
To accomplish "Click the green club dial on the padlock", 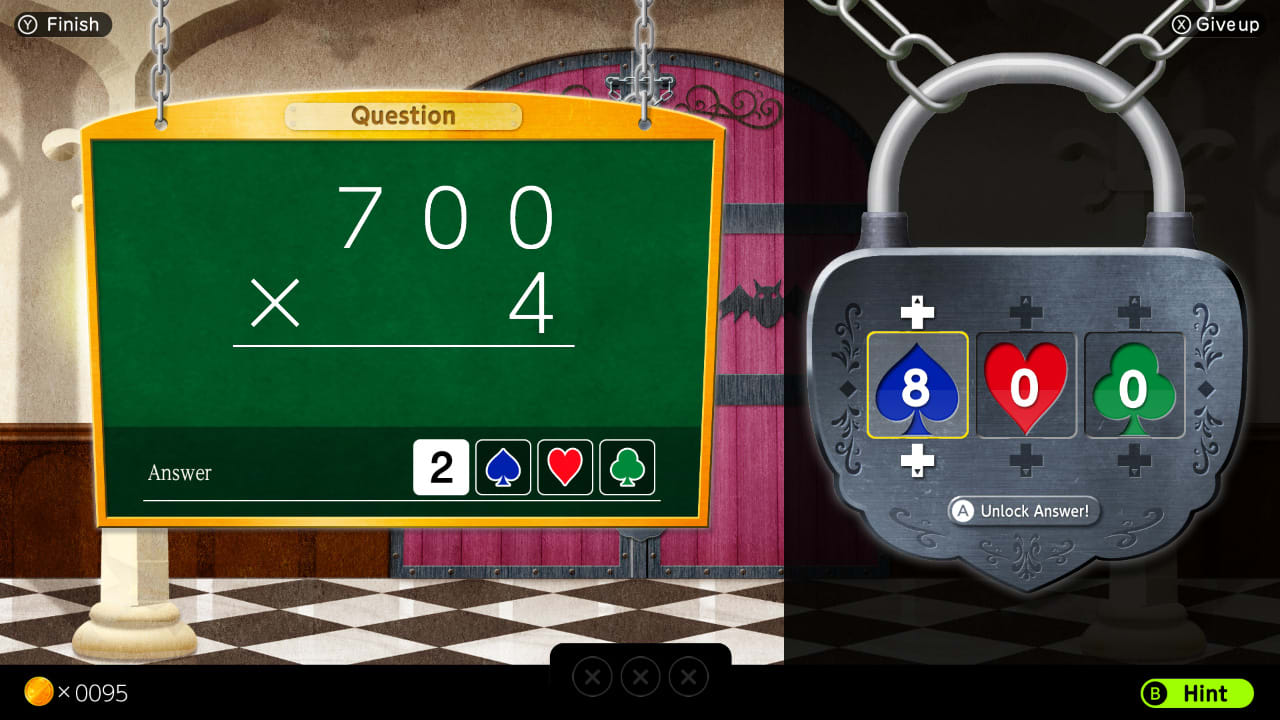I will pyautogui.click(x=1134, y=385).
